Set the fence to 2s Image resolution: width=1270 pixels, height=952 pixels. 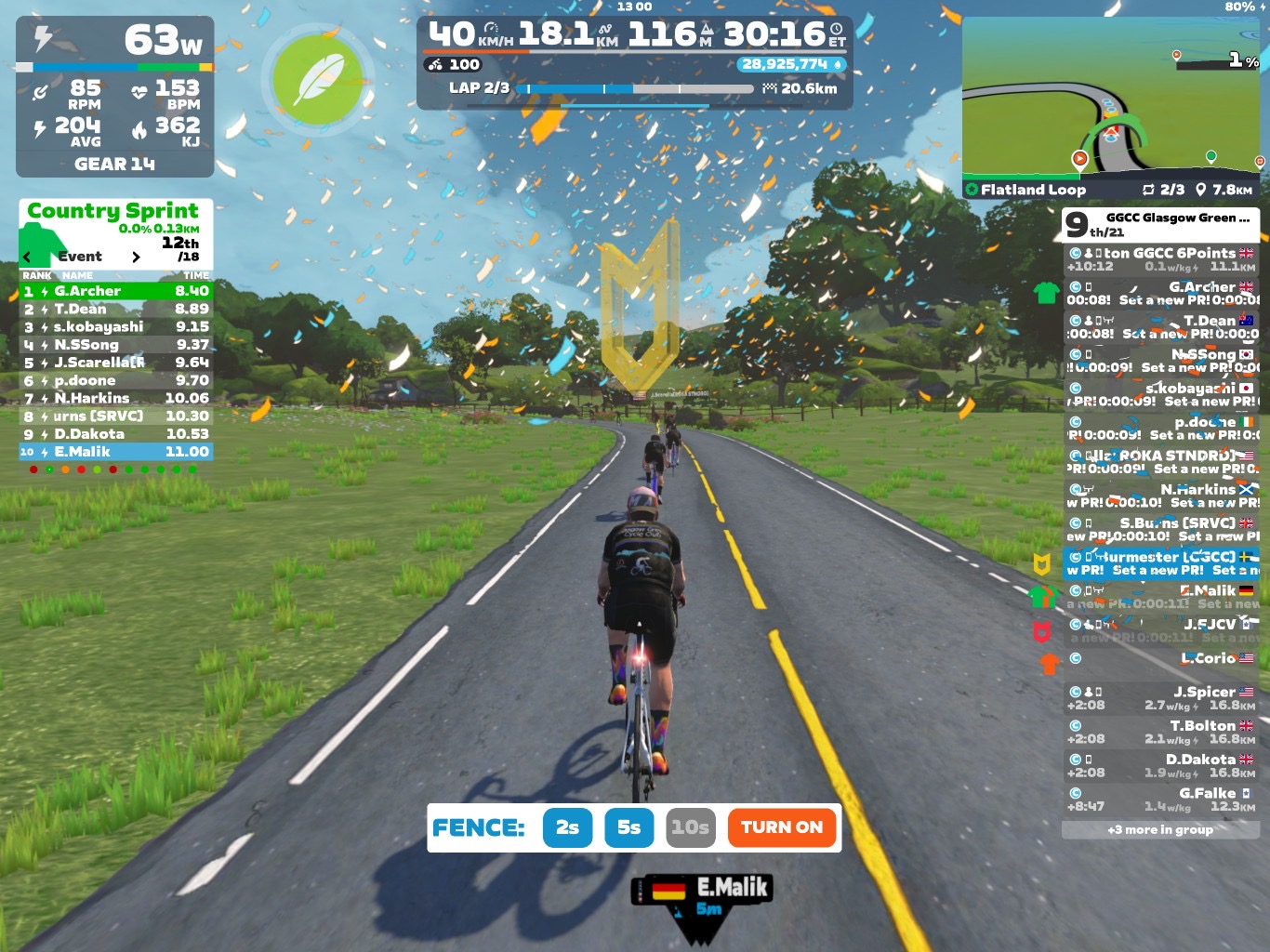pyautogui.click(x=567, y=827)
